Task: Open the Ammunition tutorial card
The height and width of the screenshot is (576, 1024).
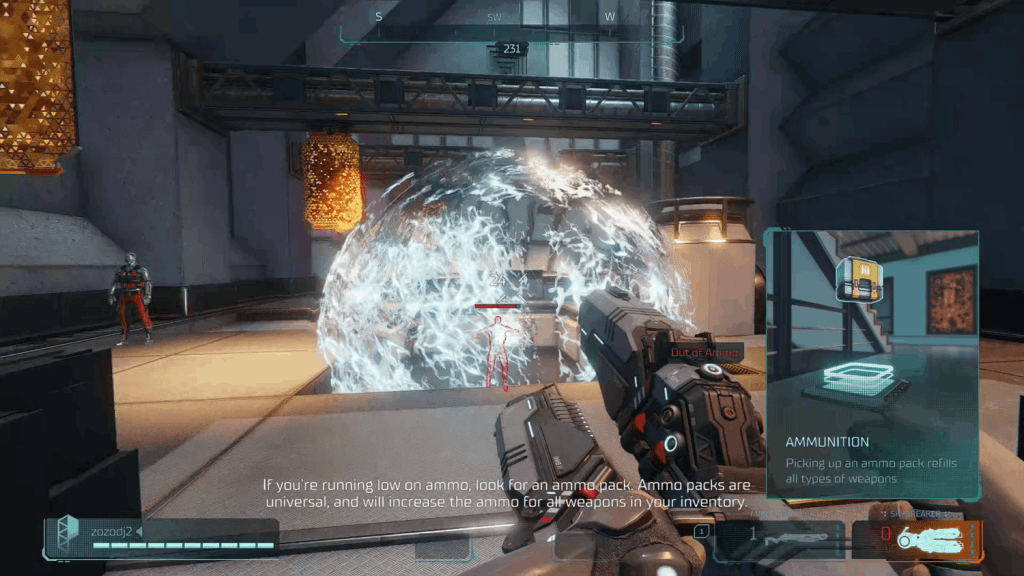Action: click(x=871, y=364)
